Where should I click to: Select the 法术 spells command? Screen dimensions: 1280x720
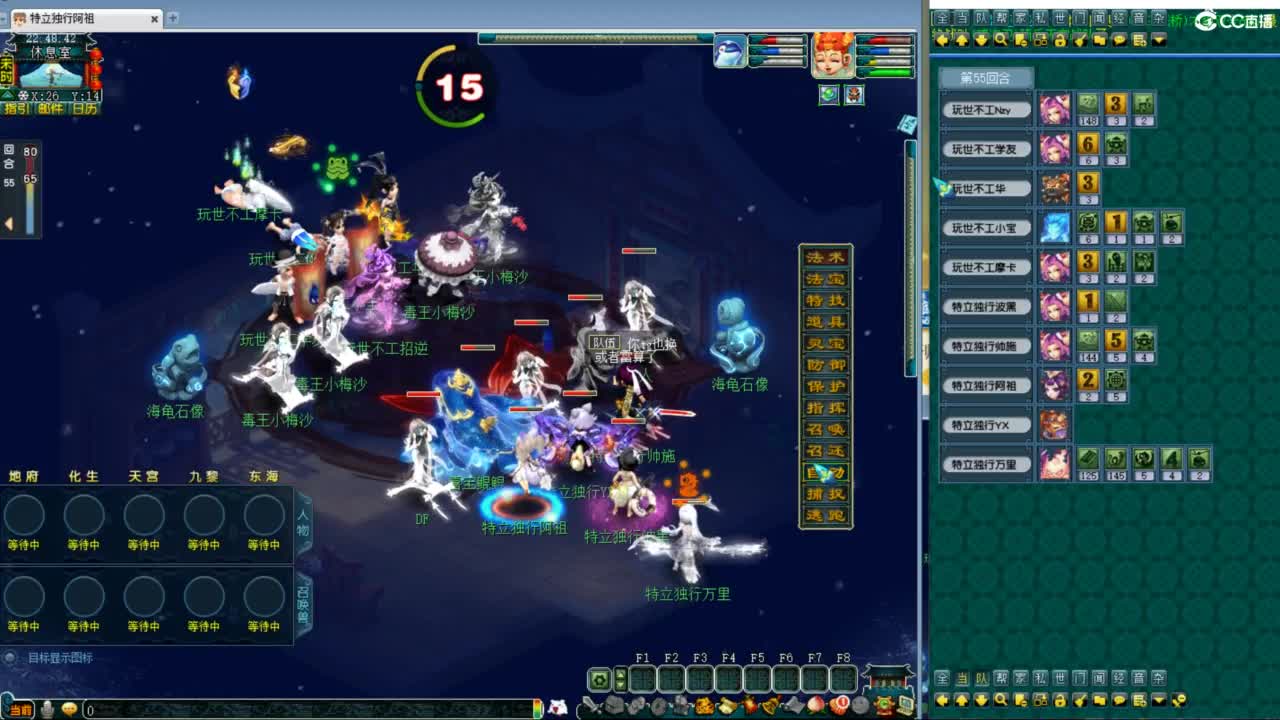tap(826, 256)
